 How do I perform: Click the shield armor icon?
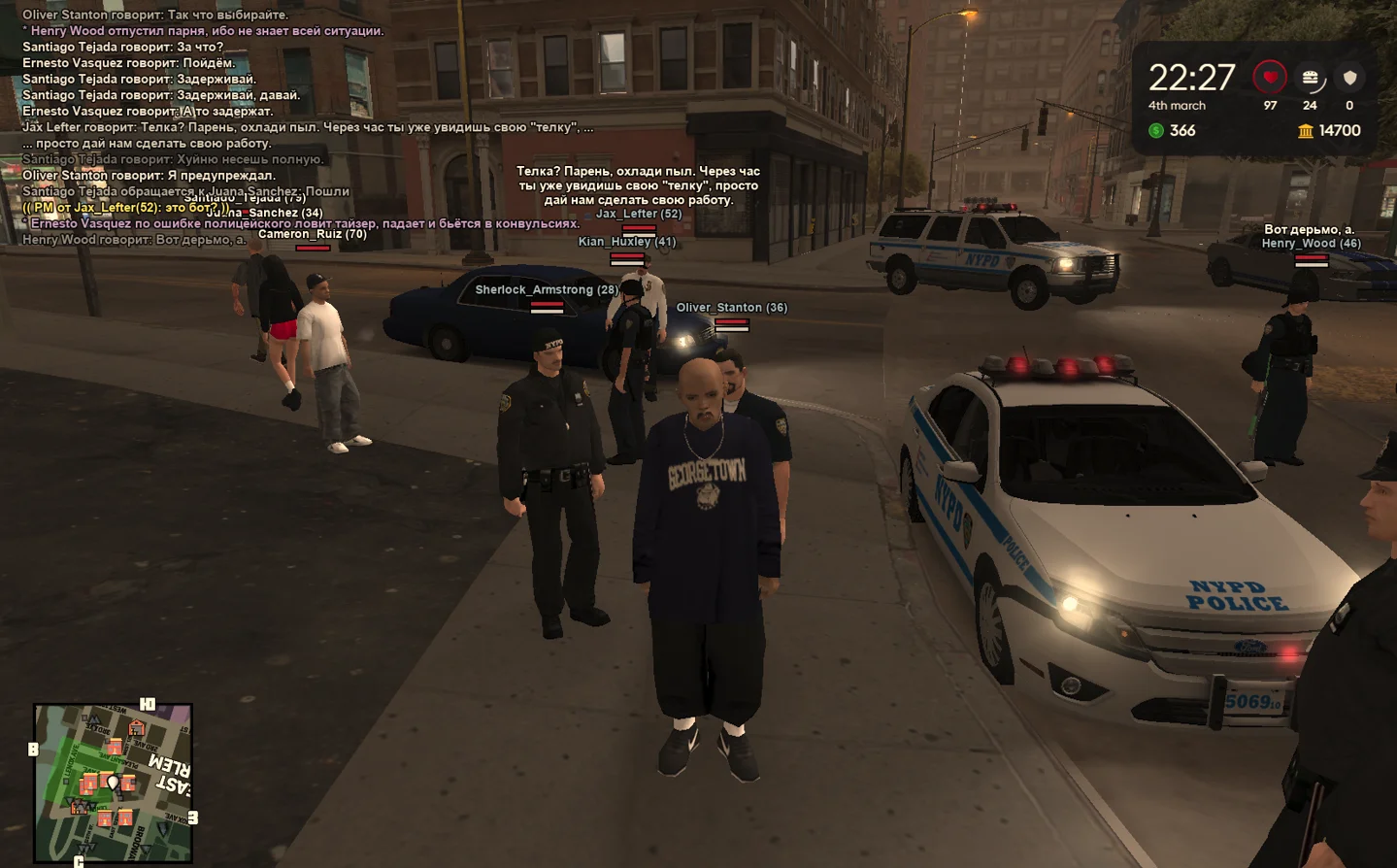(x=1349, y=78)
